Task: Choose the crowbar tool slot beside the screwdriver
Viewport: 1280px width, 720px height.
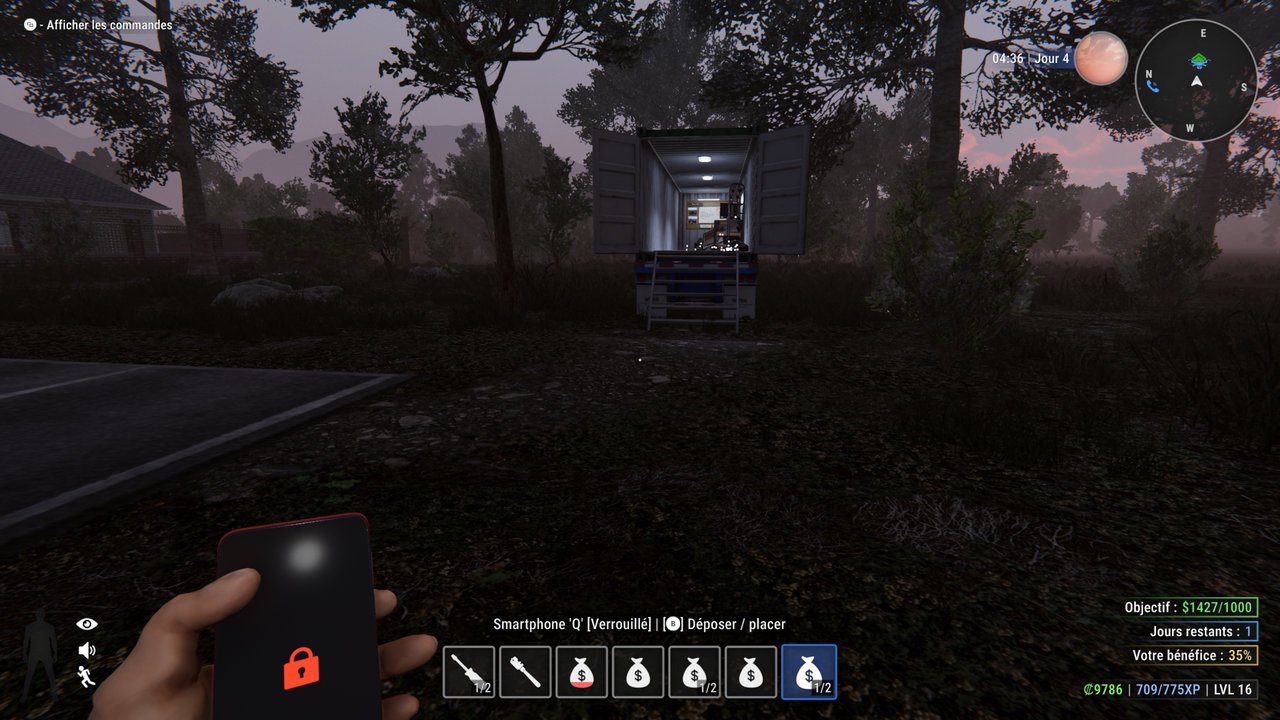Action: (525, 671)
